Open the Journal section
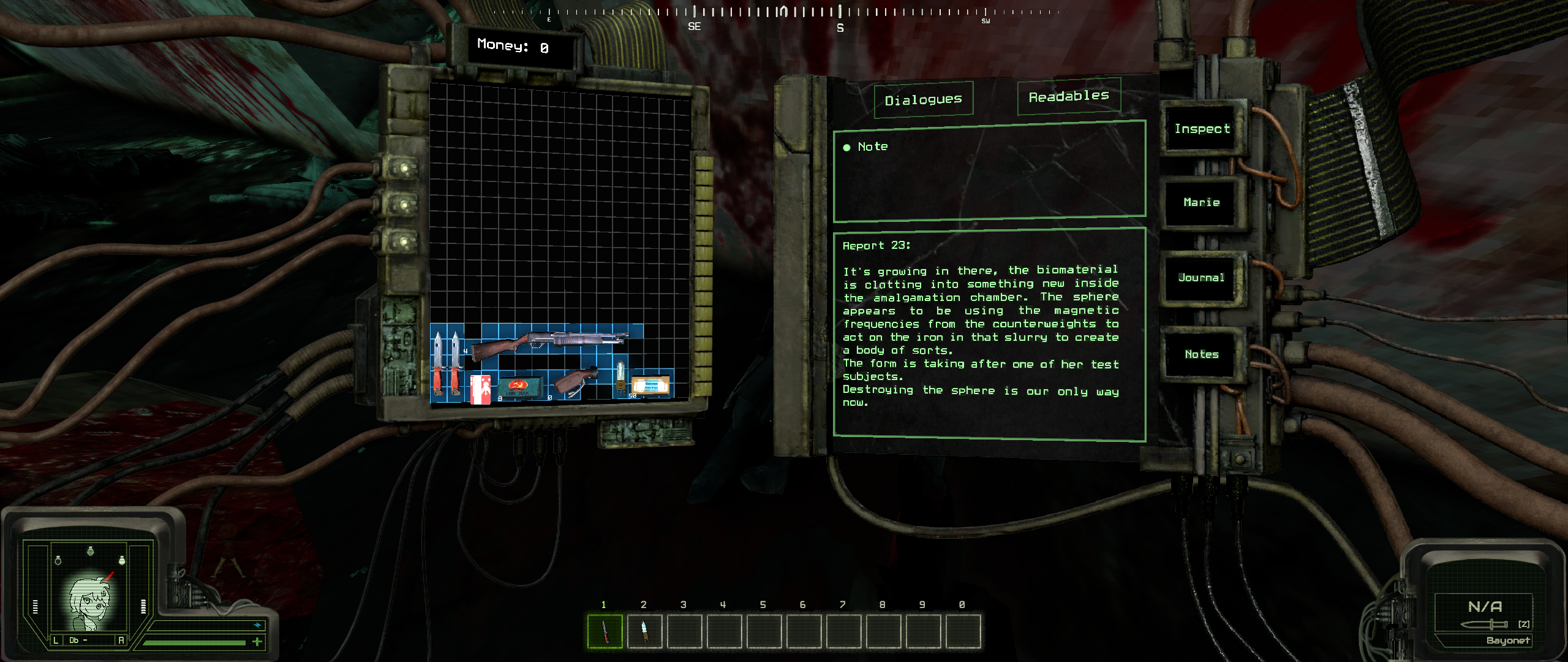Viewport: 1568px width, 662px height. (1201, 278)
